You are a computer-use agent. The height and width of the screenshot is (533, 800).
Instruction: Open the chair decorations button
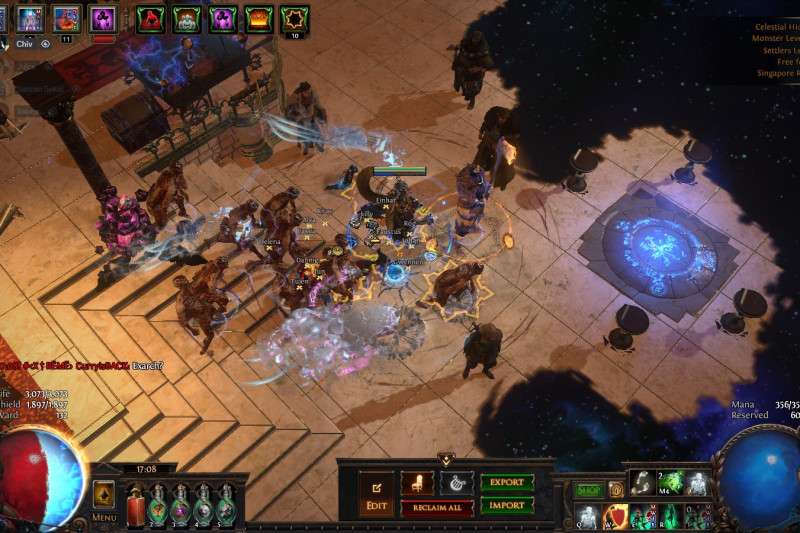(416, 483)
